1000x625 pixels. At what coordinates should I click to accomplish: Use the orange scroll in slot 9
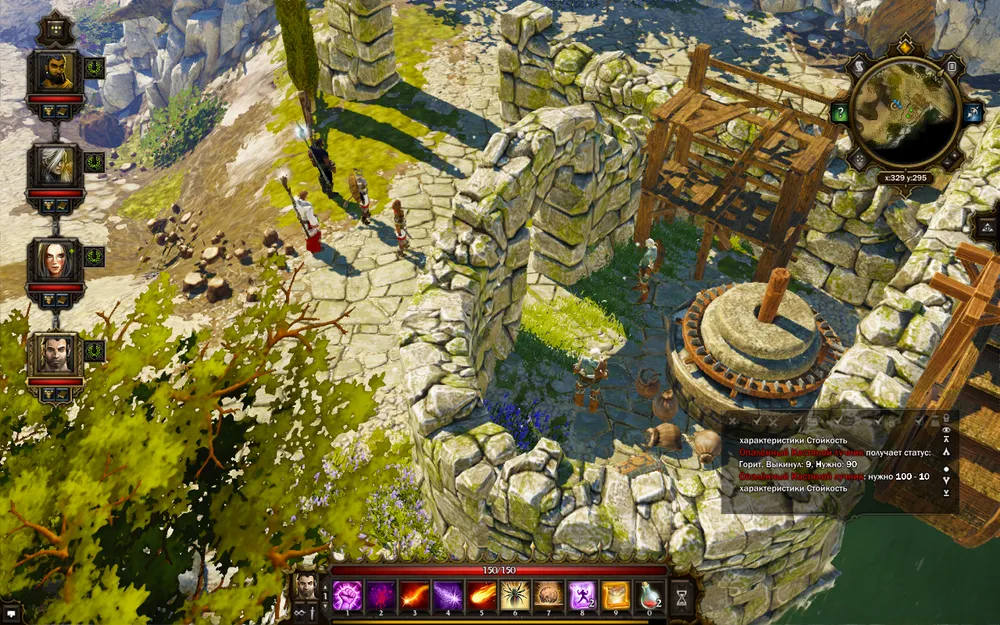point(616,595)
